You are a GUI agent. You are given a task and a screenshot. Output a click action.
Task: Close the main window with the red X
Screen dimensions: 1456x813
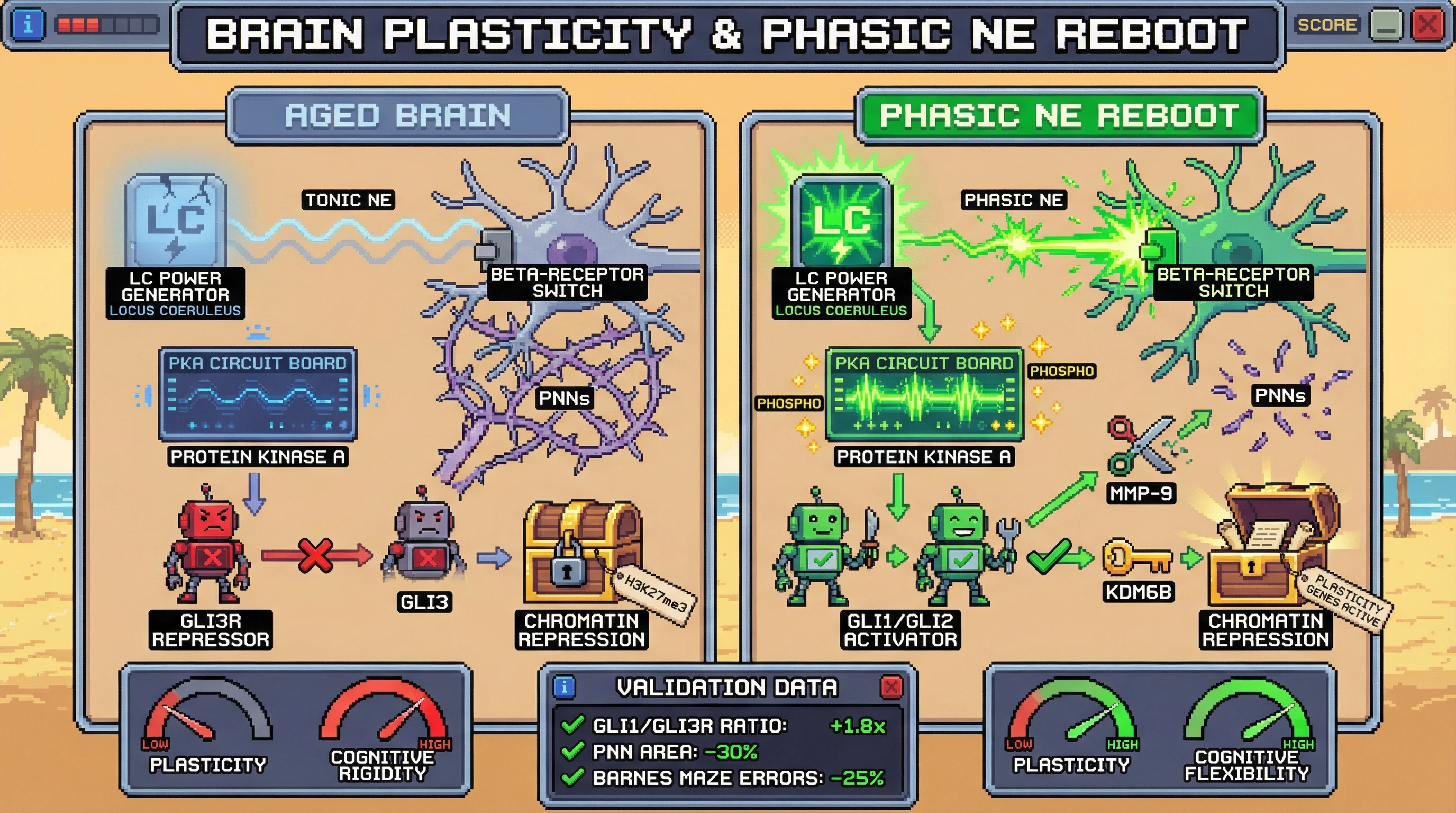1427,25
